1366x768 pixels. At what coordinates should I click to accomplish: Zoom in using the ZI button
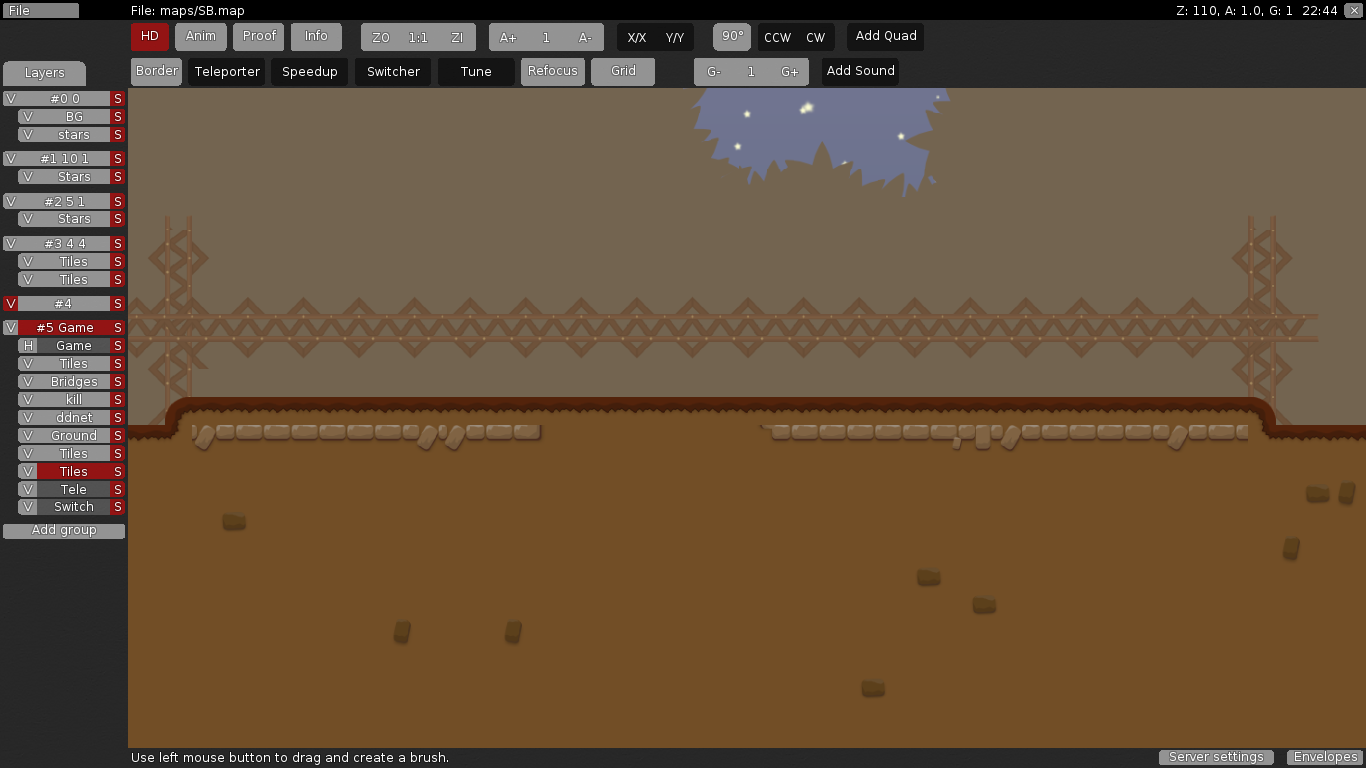[x=458, y=36]
